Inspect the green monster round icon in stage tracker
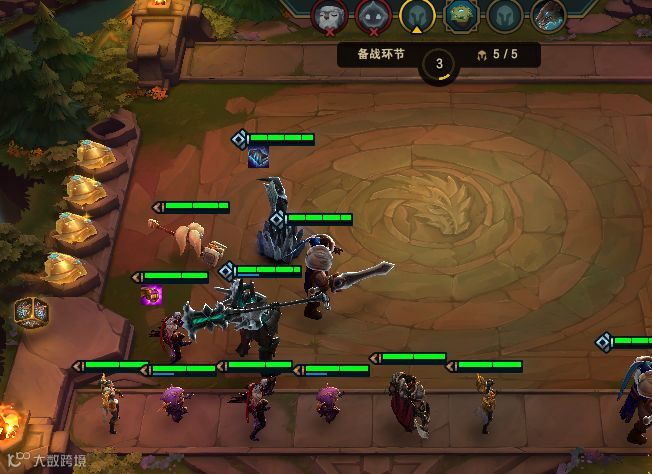 tap(459, 15)
